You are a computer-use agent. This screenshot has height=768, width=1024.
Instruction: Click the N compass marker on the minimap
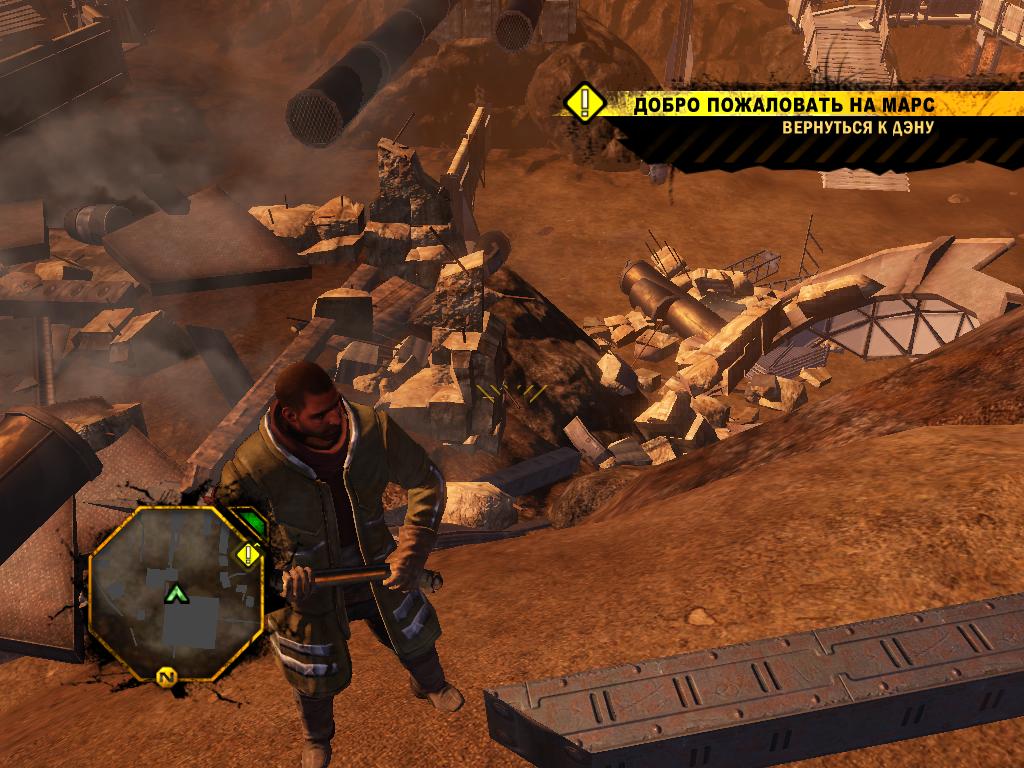[165, 678]
